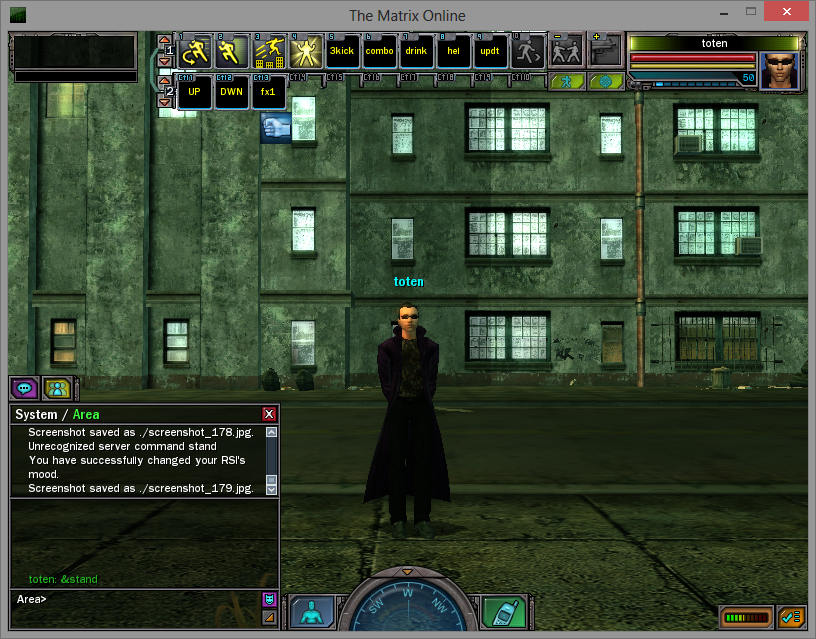Use the drink hotbar slot

416,52
